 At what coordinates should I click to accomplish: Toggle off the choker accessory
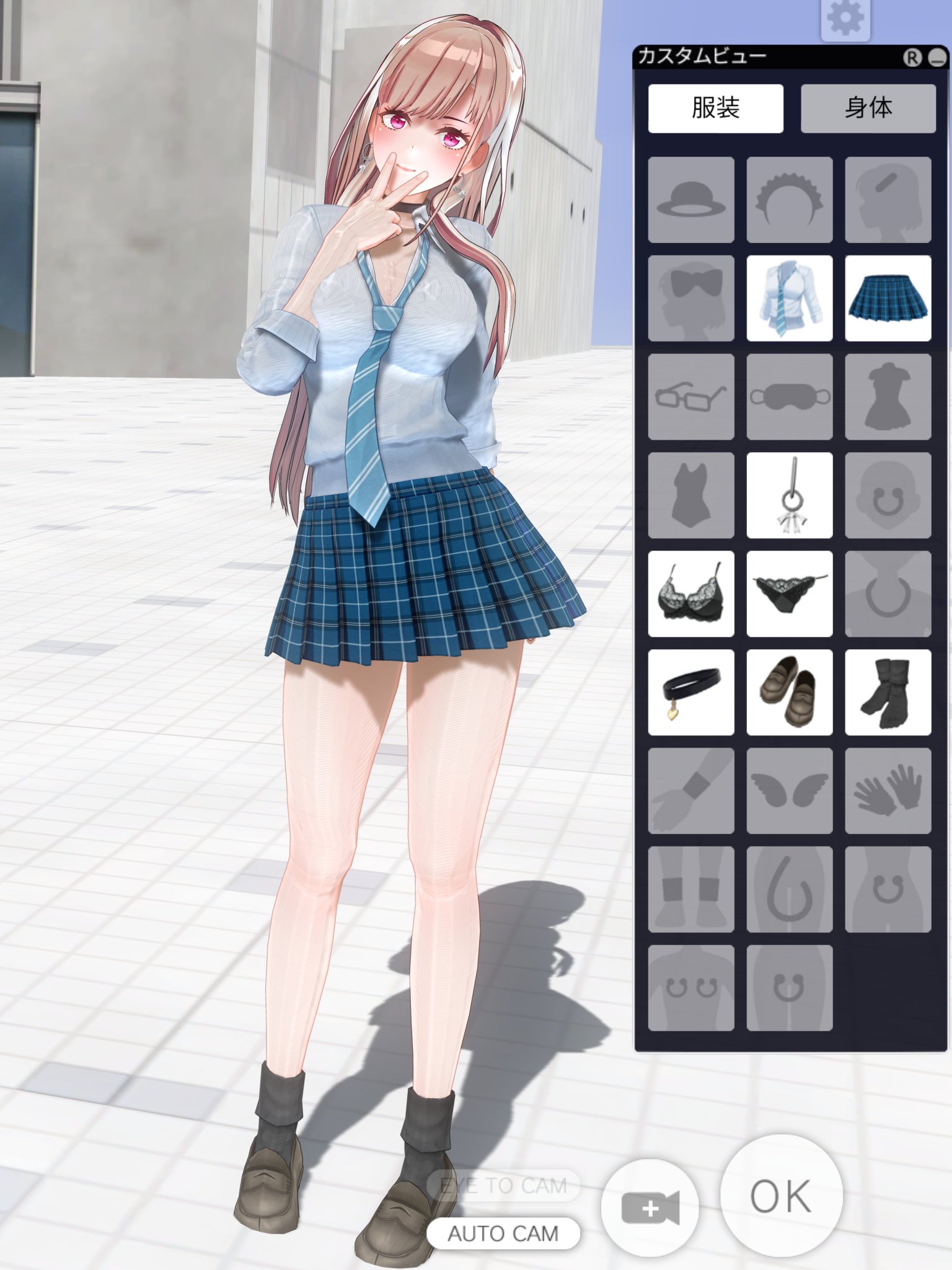[691, 693]
